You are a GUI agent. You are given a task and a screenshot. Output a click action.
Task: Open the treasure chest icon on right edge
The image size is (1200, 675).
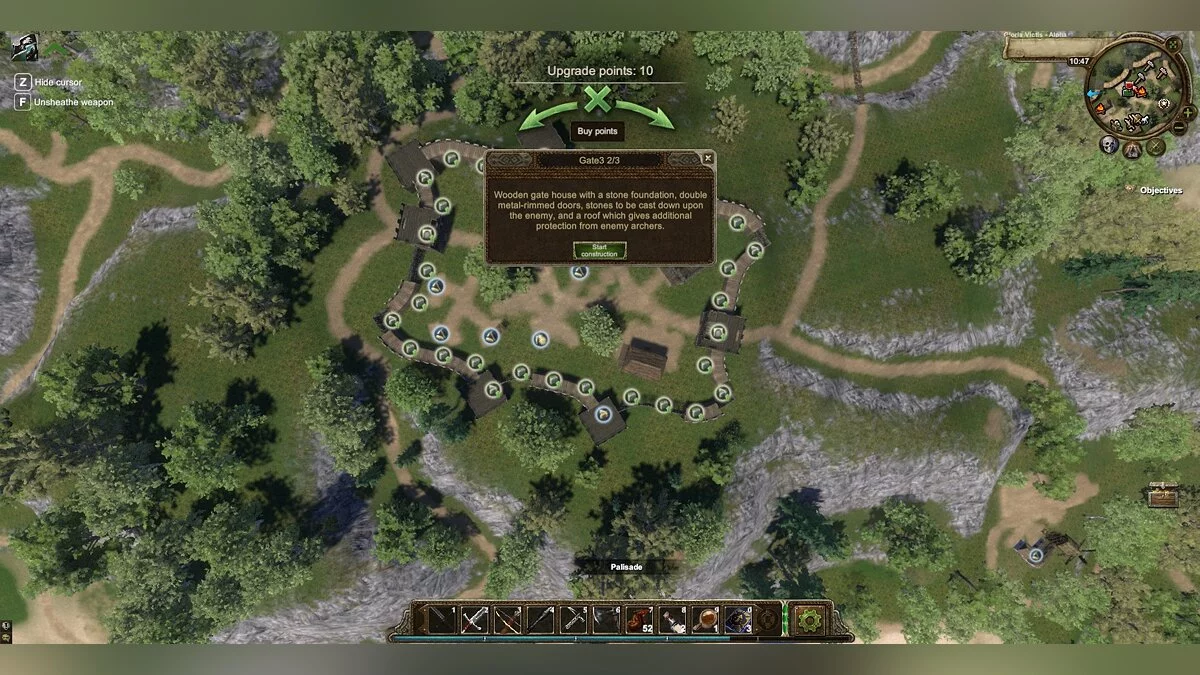tap(1162, 495)
